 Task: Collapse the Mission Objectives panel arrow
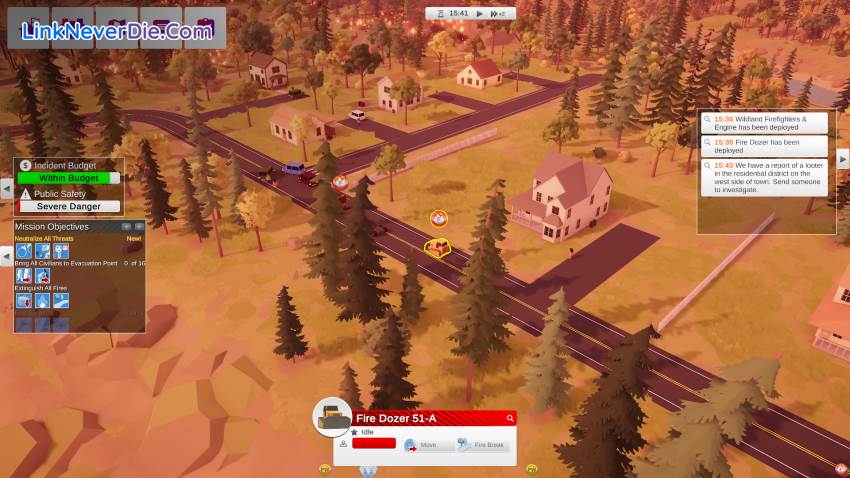(7, 257)
